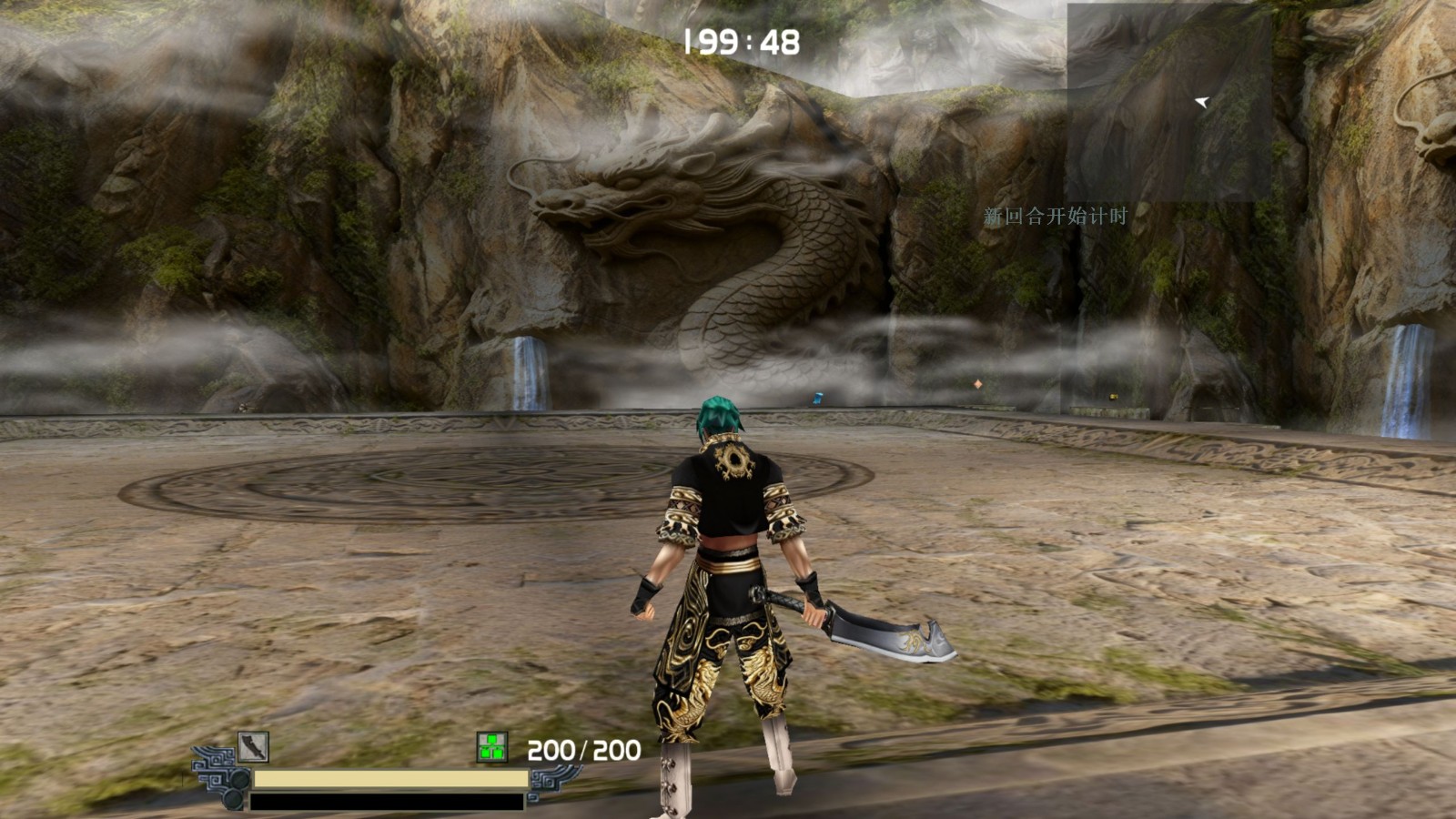Open the translucent minimap panel
This screenshot has width=1456, height=819.
[x=1168, y=103]
